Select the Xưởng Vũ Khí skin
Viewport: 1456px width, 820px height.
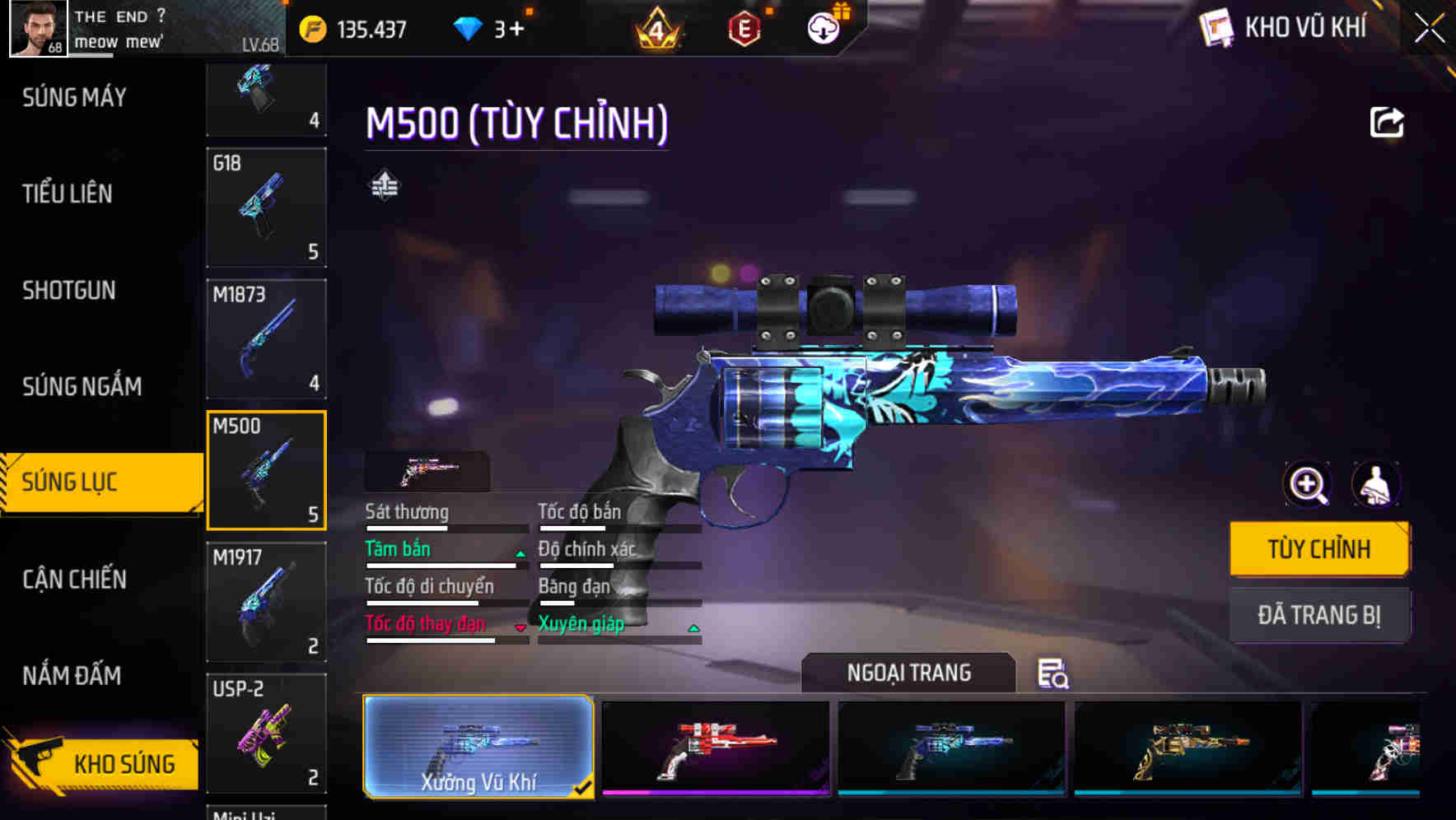tap(478, 748)
